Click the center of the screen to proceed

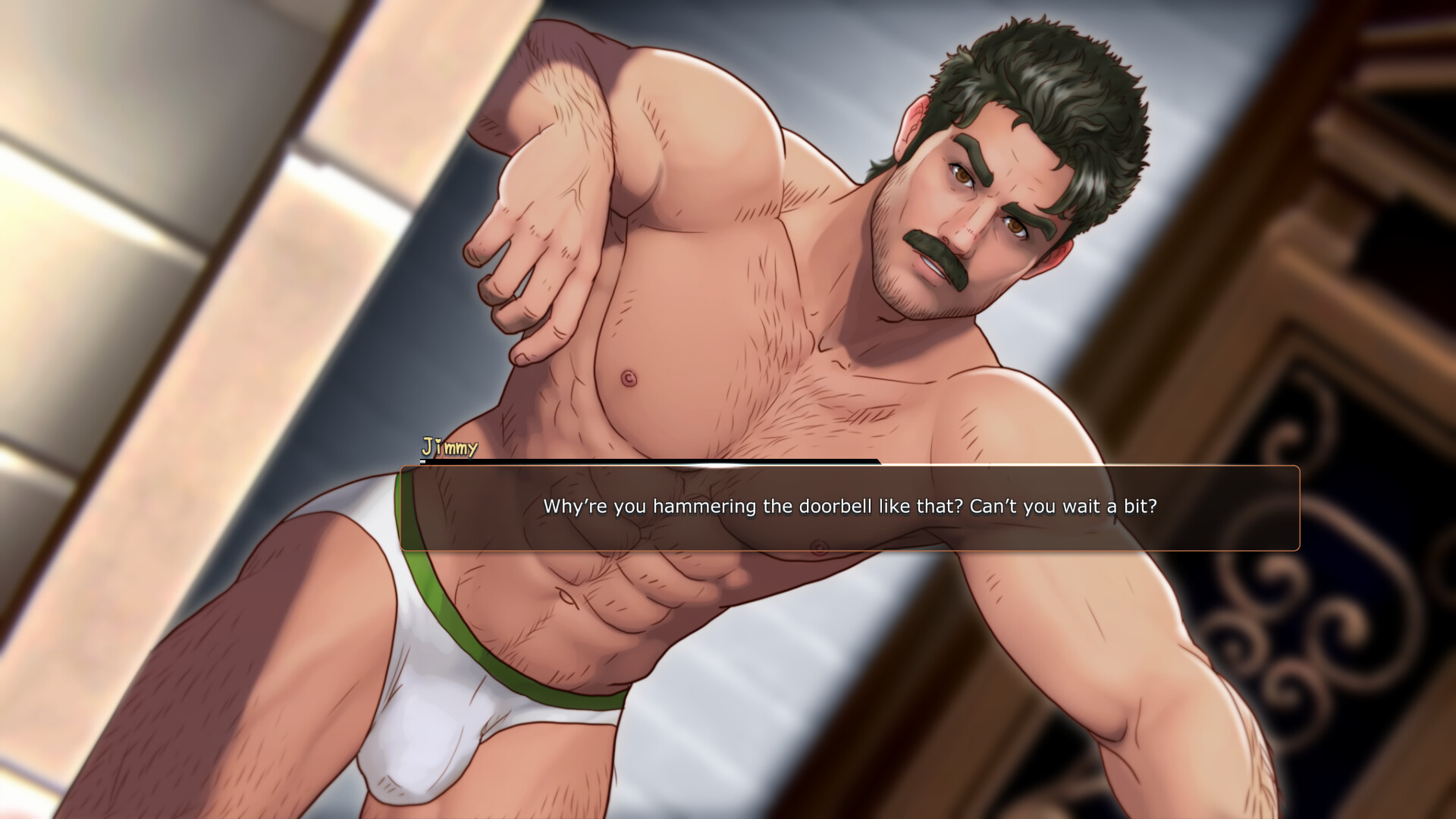(x=728, y=409)
